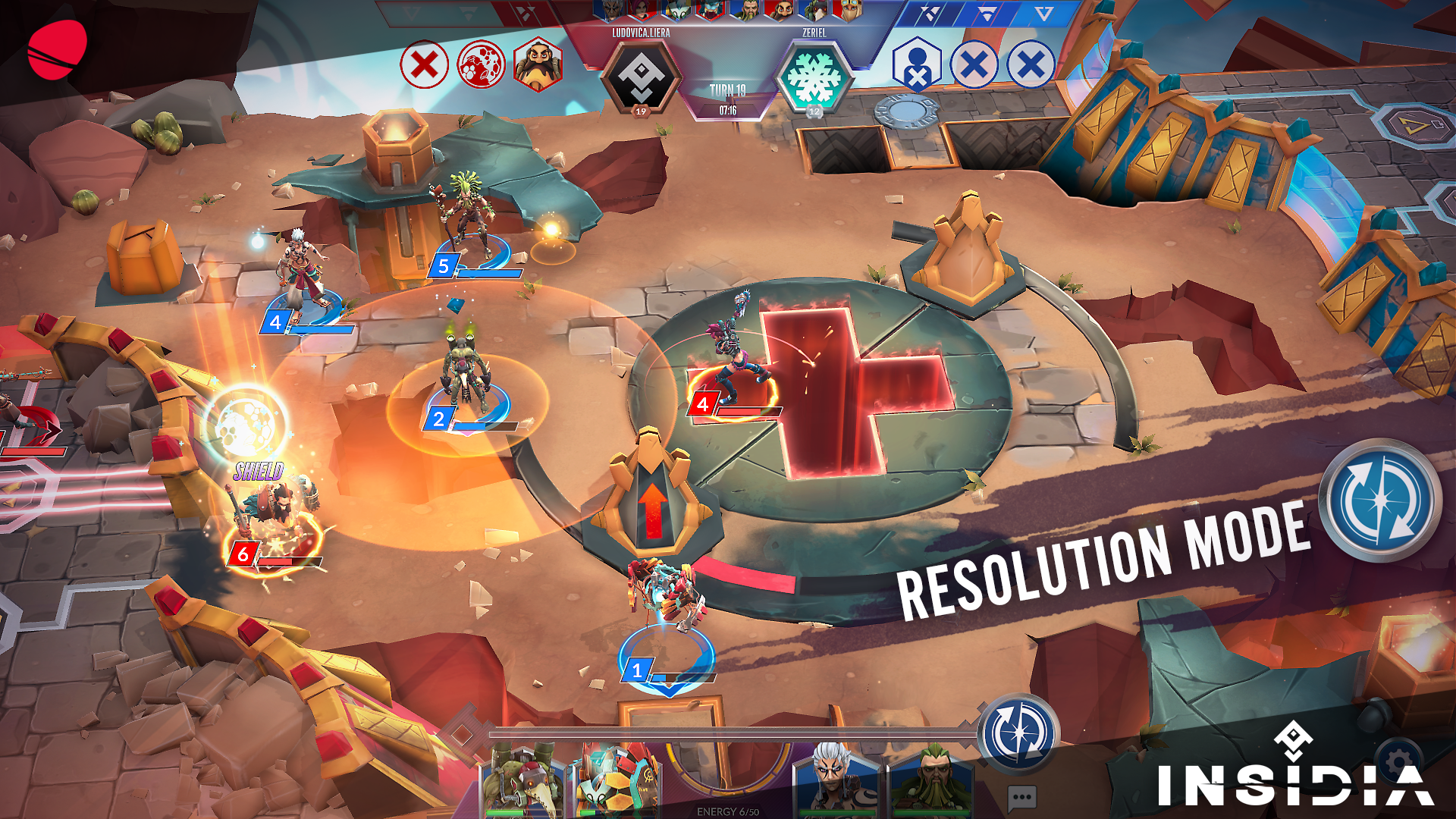Select the plague-mask champion portrait
The width and height of the screenshot is (1456, 819).
click(522, 781)
